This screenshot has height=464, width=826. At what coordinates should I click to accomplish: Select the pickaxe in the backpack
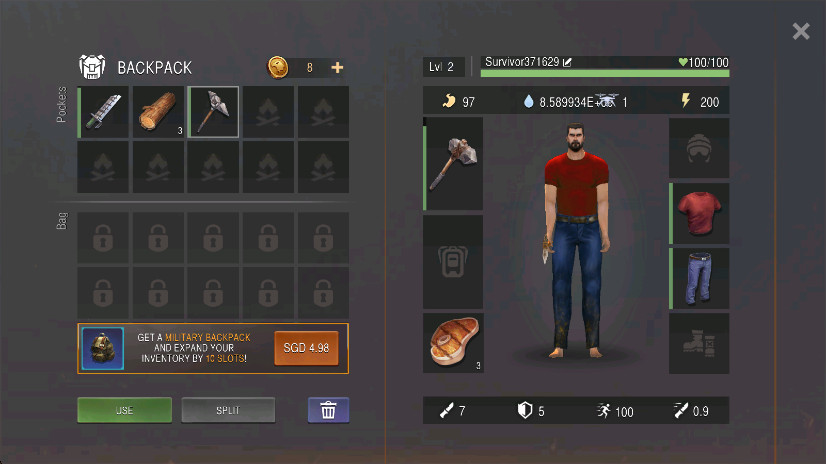[x=213, y=112]
